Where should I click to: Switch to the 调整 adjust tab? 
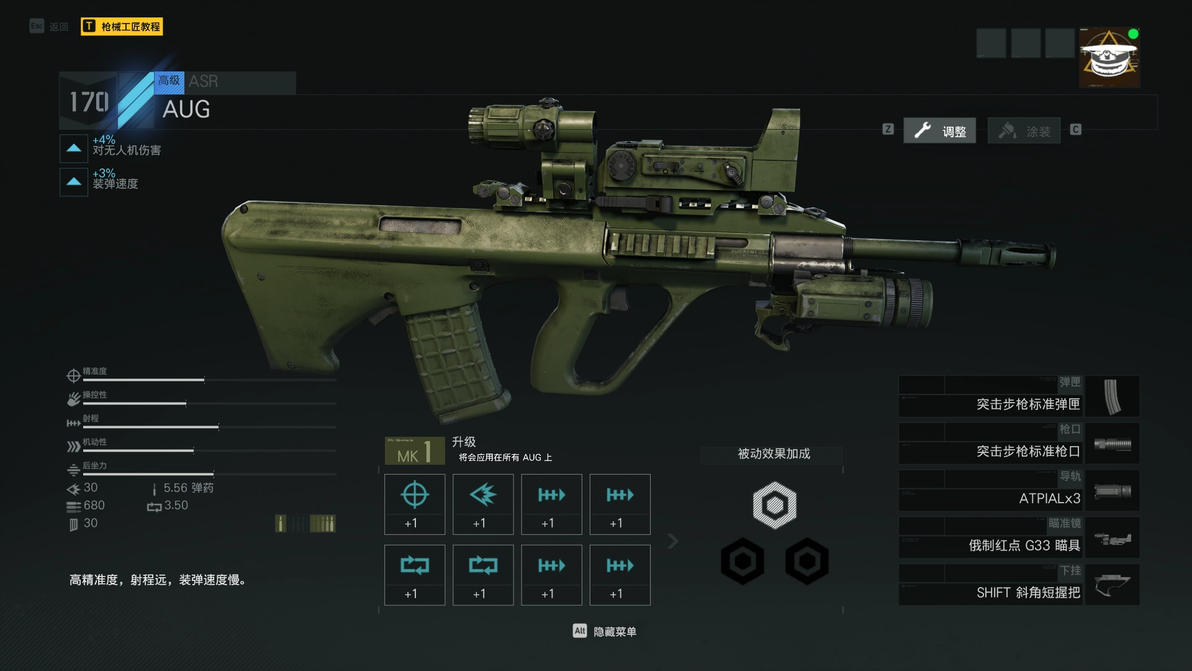point(940,131)
